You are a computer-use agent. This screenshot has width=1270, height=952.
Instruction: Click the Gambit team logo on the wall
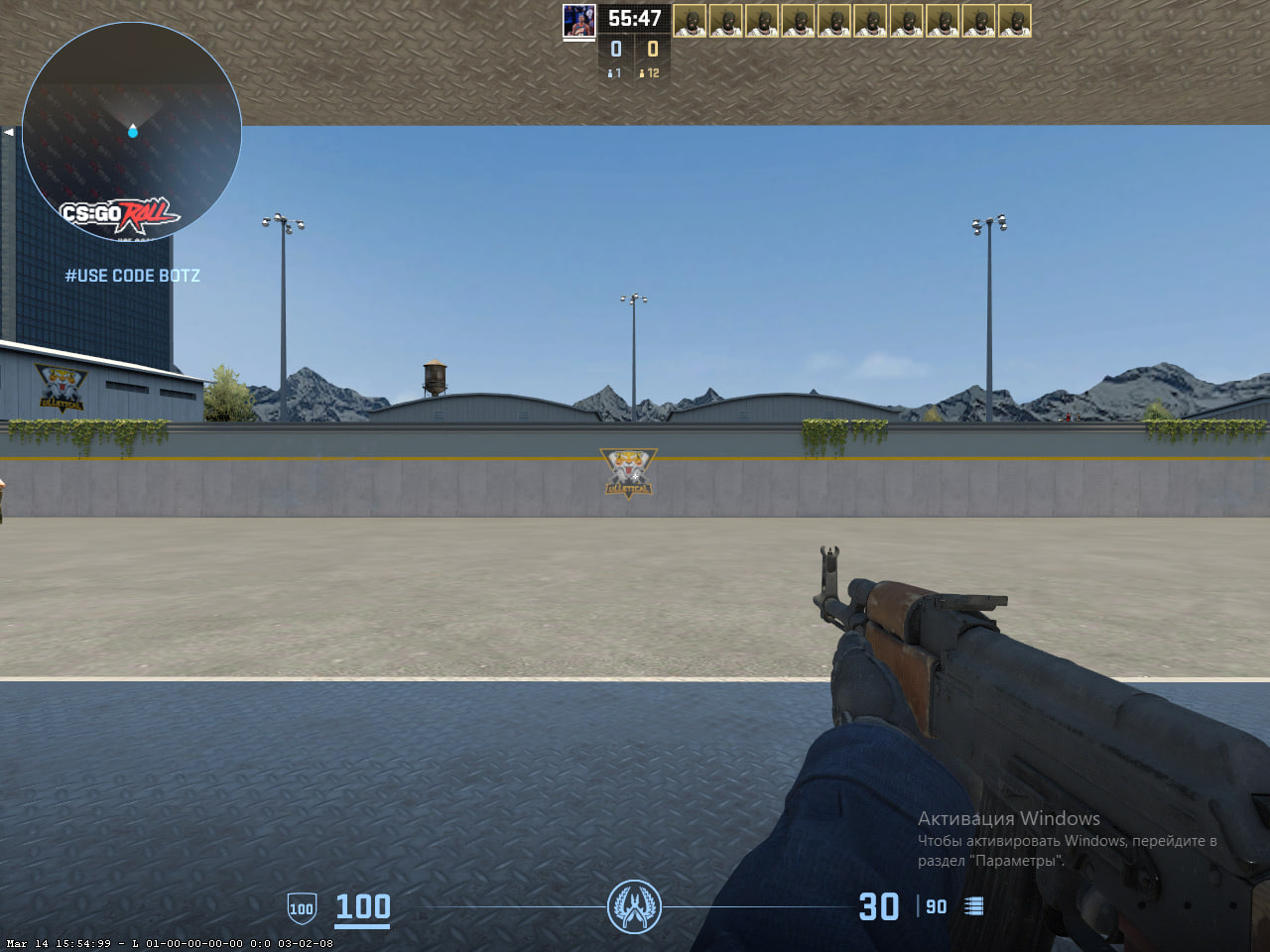(627, 473)
